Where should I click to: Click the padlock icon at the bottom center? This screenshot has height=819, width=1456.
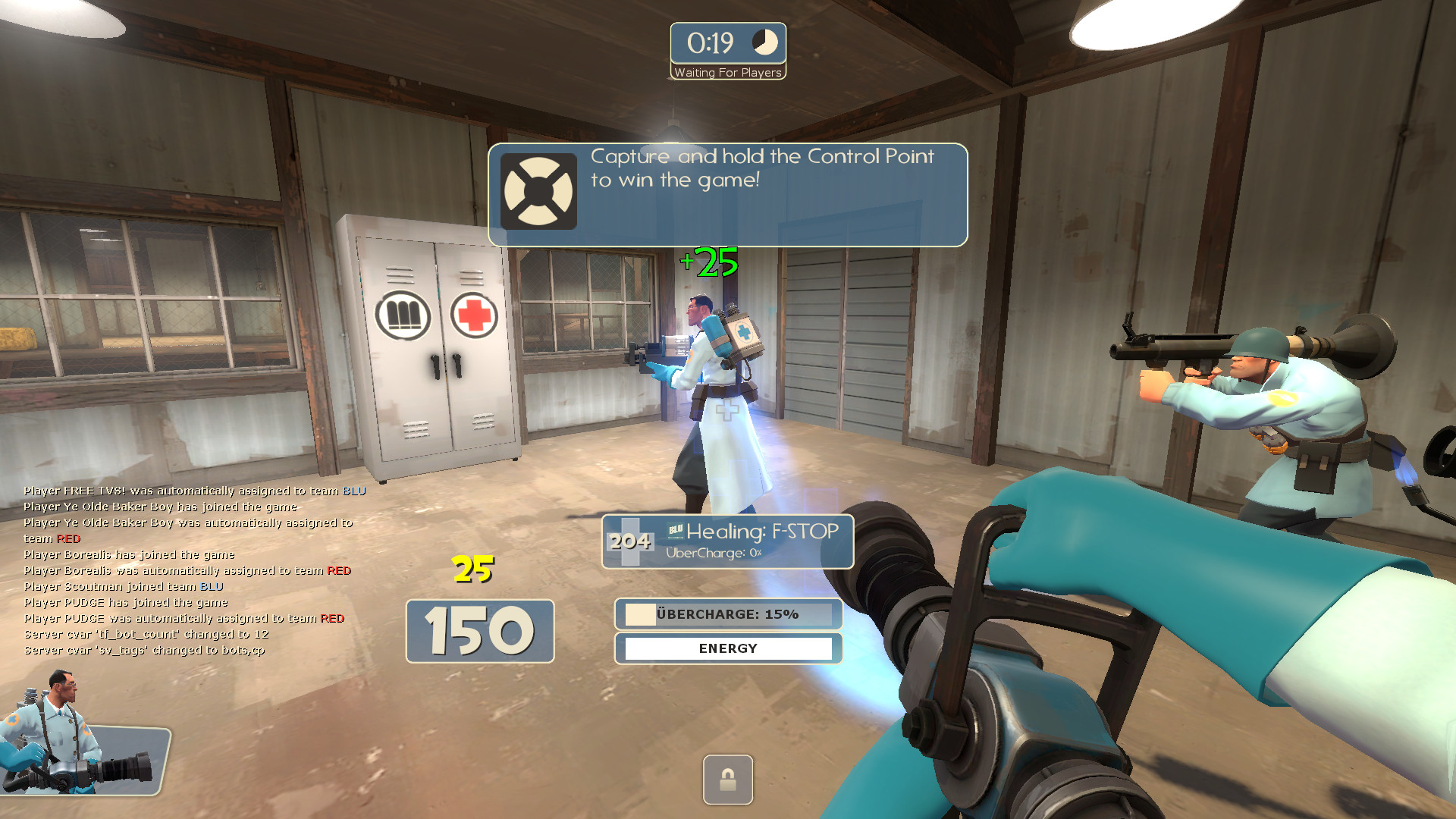[x=727, y=780]
